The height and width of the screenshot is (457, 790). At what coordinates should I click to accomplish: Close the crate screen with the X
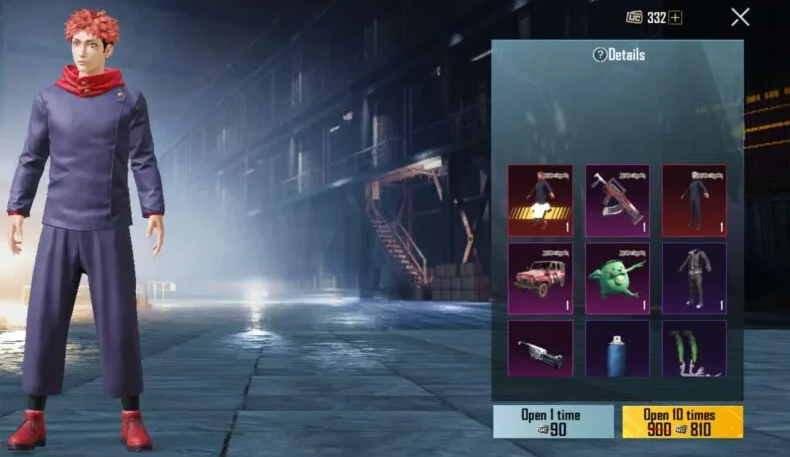(x=740, y=17)
